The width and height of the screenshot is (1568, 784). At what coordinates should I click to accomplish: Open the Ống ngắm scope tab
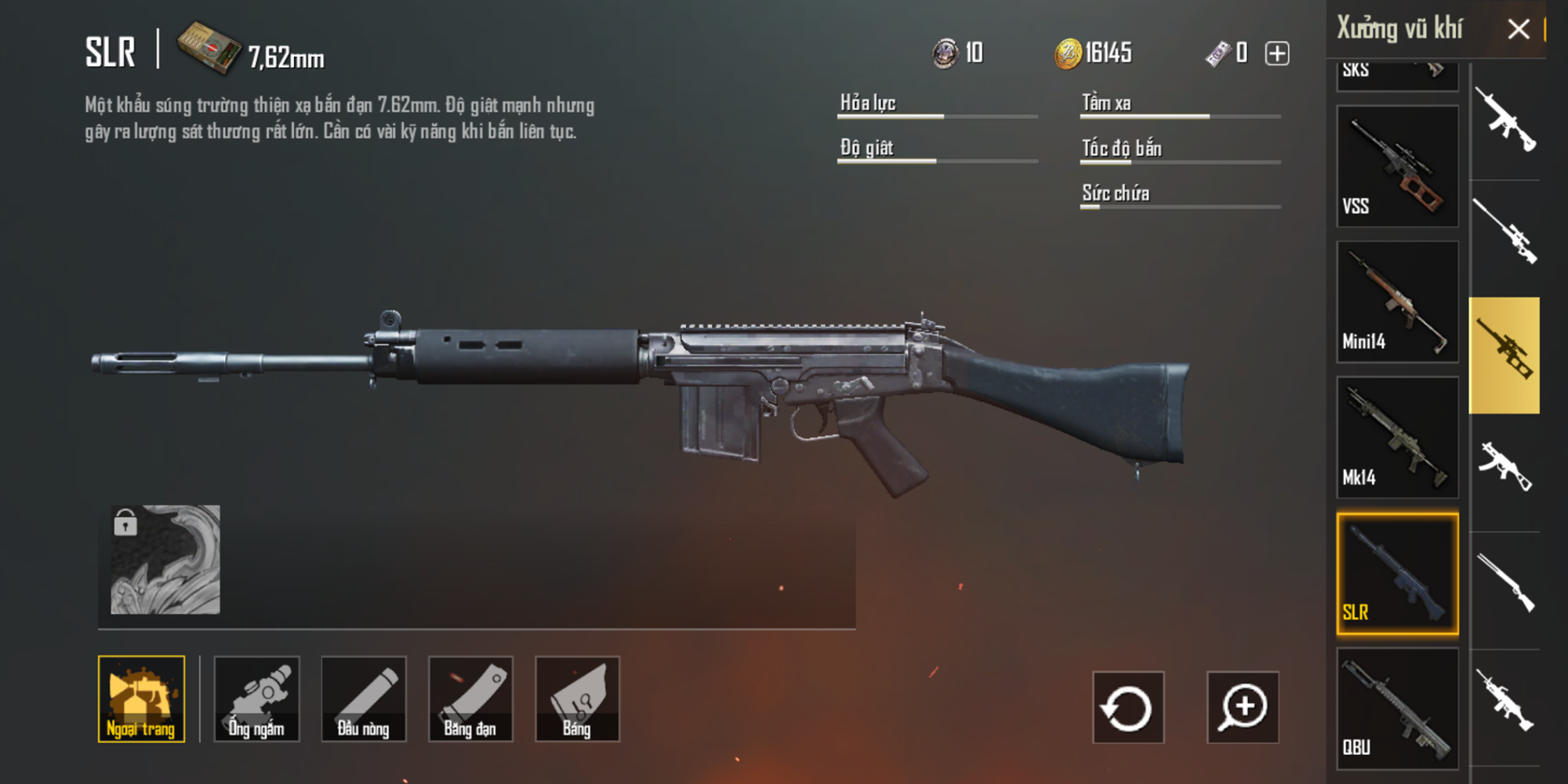pyautogui.click(x=256, y=699)
